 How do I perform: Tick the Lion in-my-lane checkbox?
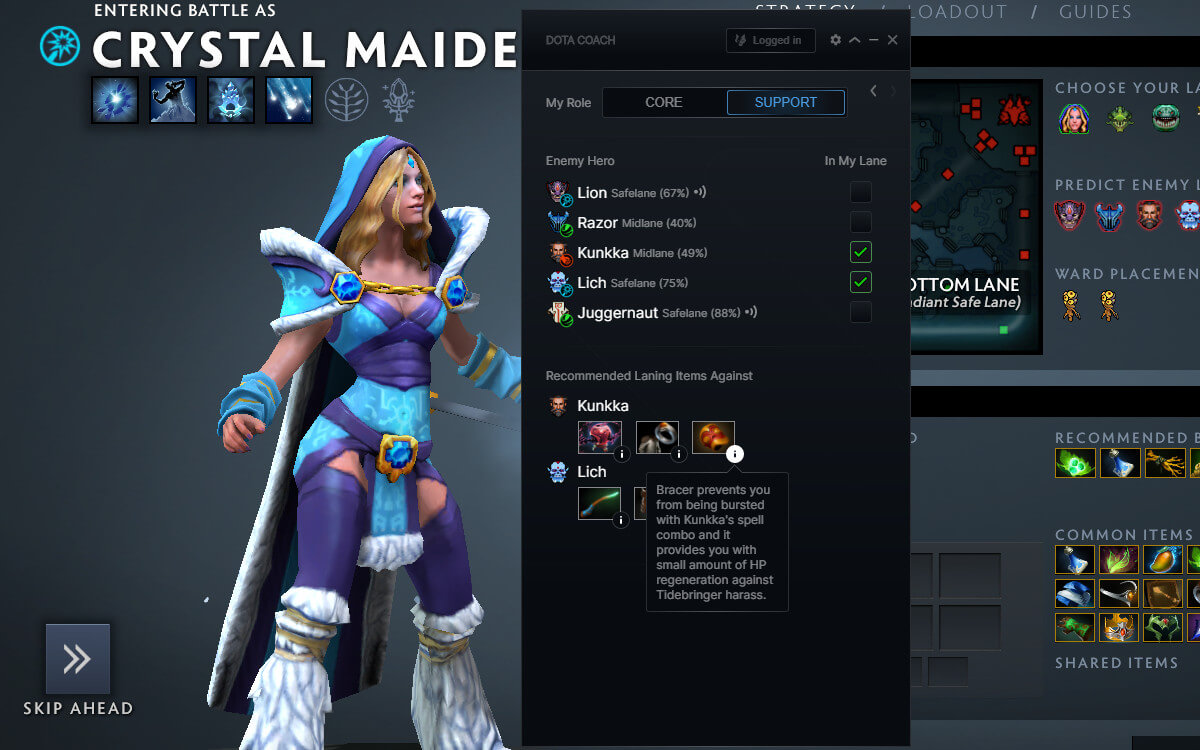pyautogui.click(x=860, y=192)
